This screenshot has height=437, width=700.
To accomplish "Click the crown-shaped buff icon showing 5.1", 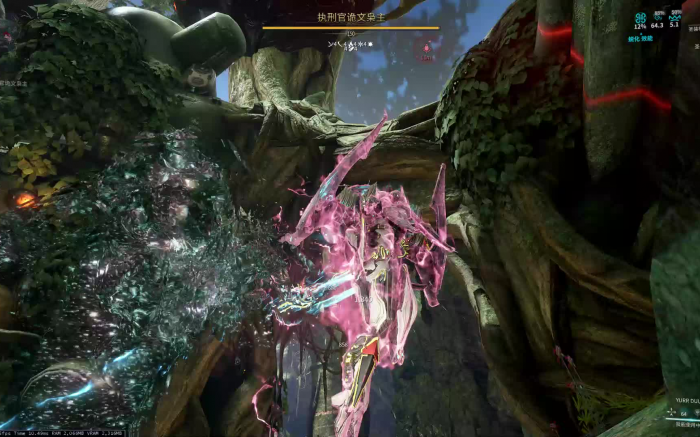I will click(675, 16).
